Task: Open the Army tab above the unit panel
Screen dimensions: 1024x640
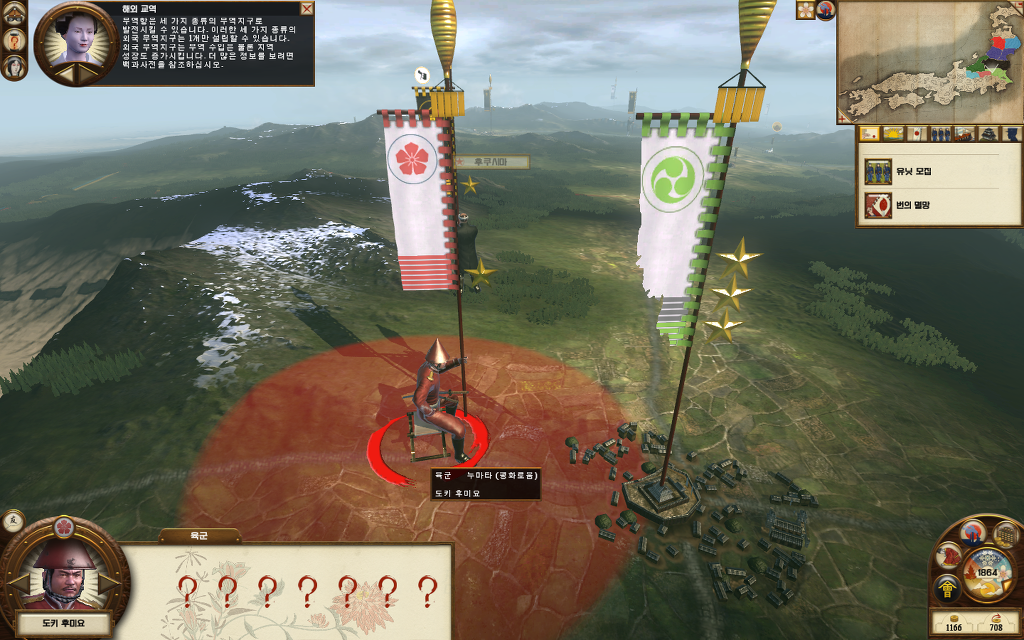Action: (x=199, y=536)
